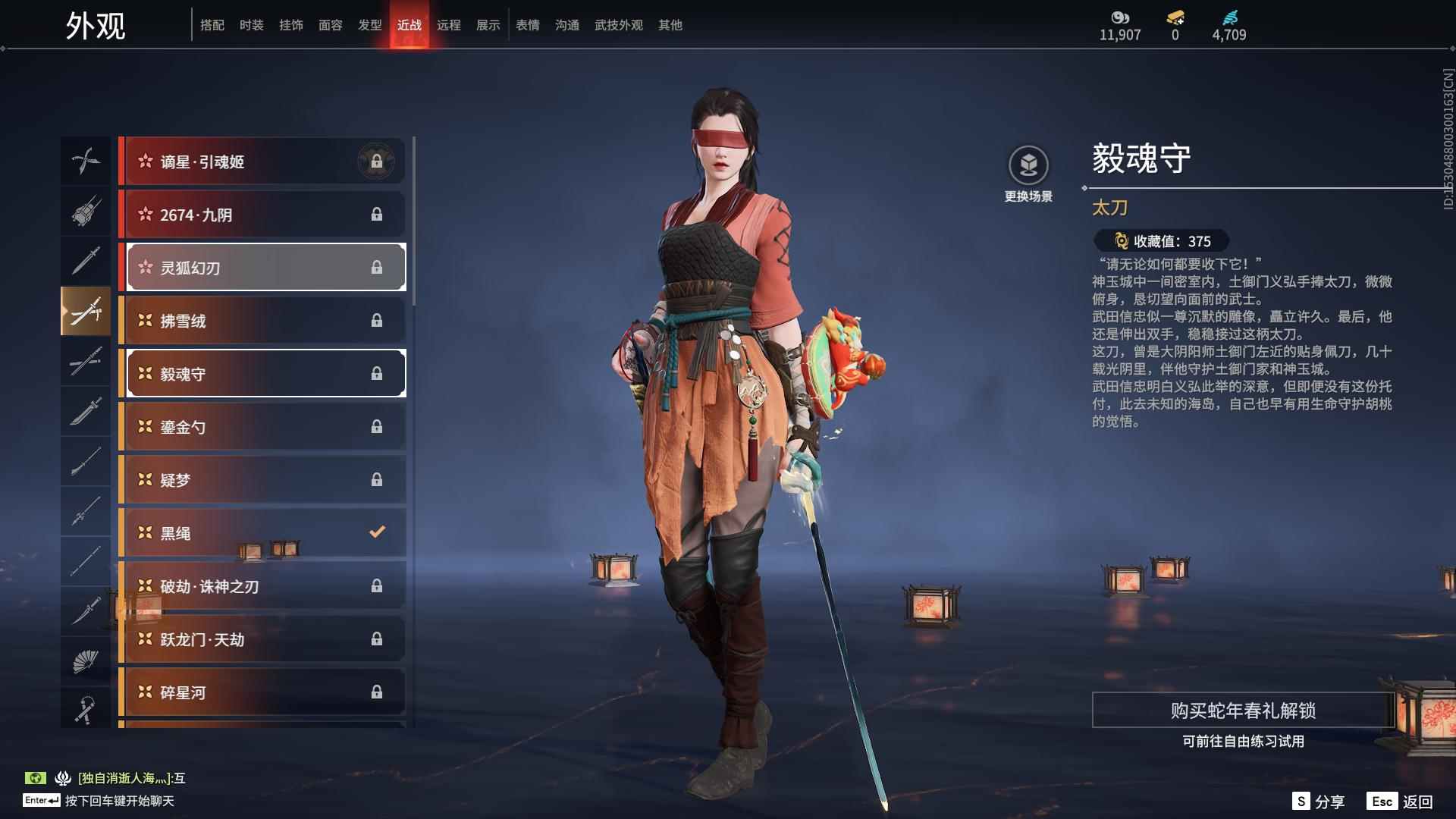This screenshot has width=1456, height=819.
Task: Select the rope dart category at sidebar bottom
Action: pos(86,709)
